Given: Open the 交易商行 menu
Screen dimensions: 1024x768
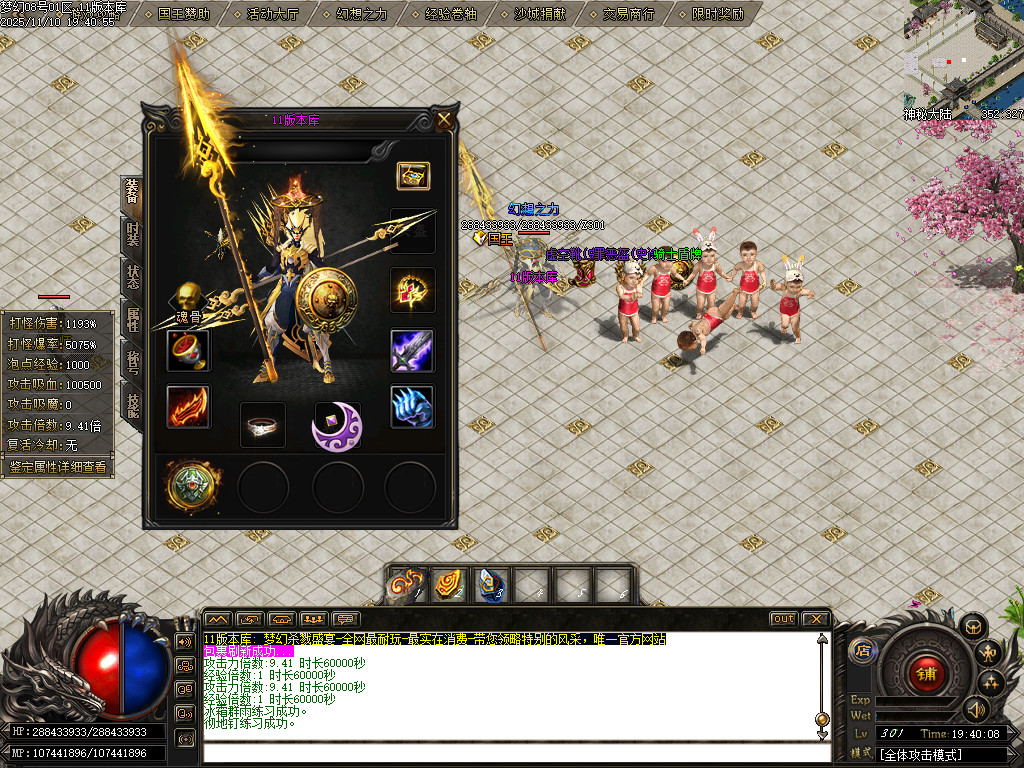Looking at the screenshot, I should pyautogui.click(x=628, y=14).
